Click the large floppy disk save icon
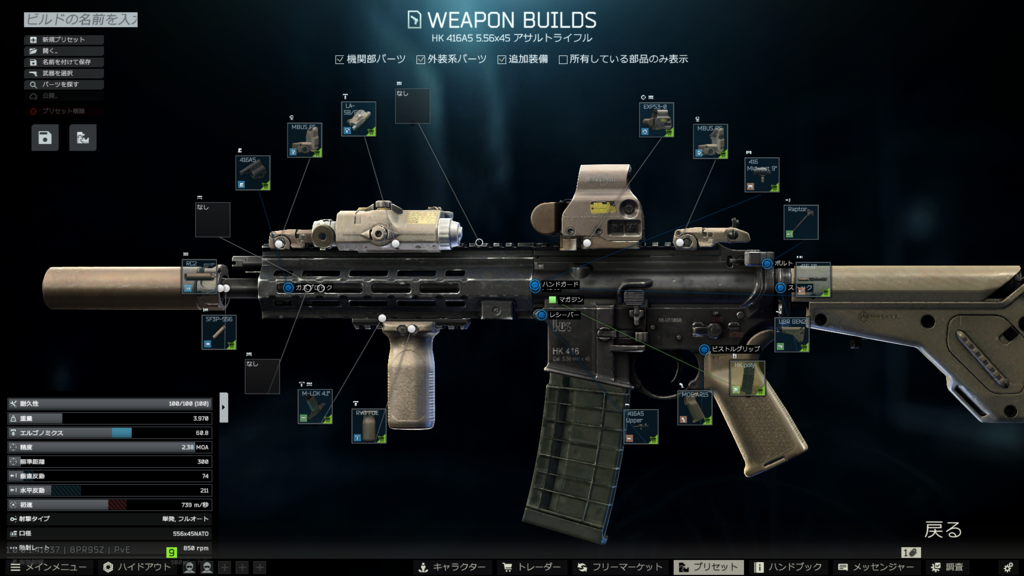The image size is (1024, 576). click(x=45, y=137)
